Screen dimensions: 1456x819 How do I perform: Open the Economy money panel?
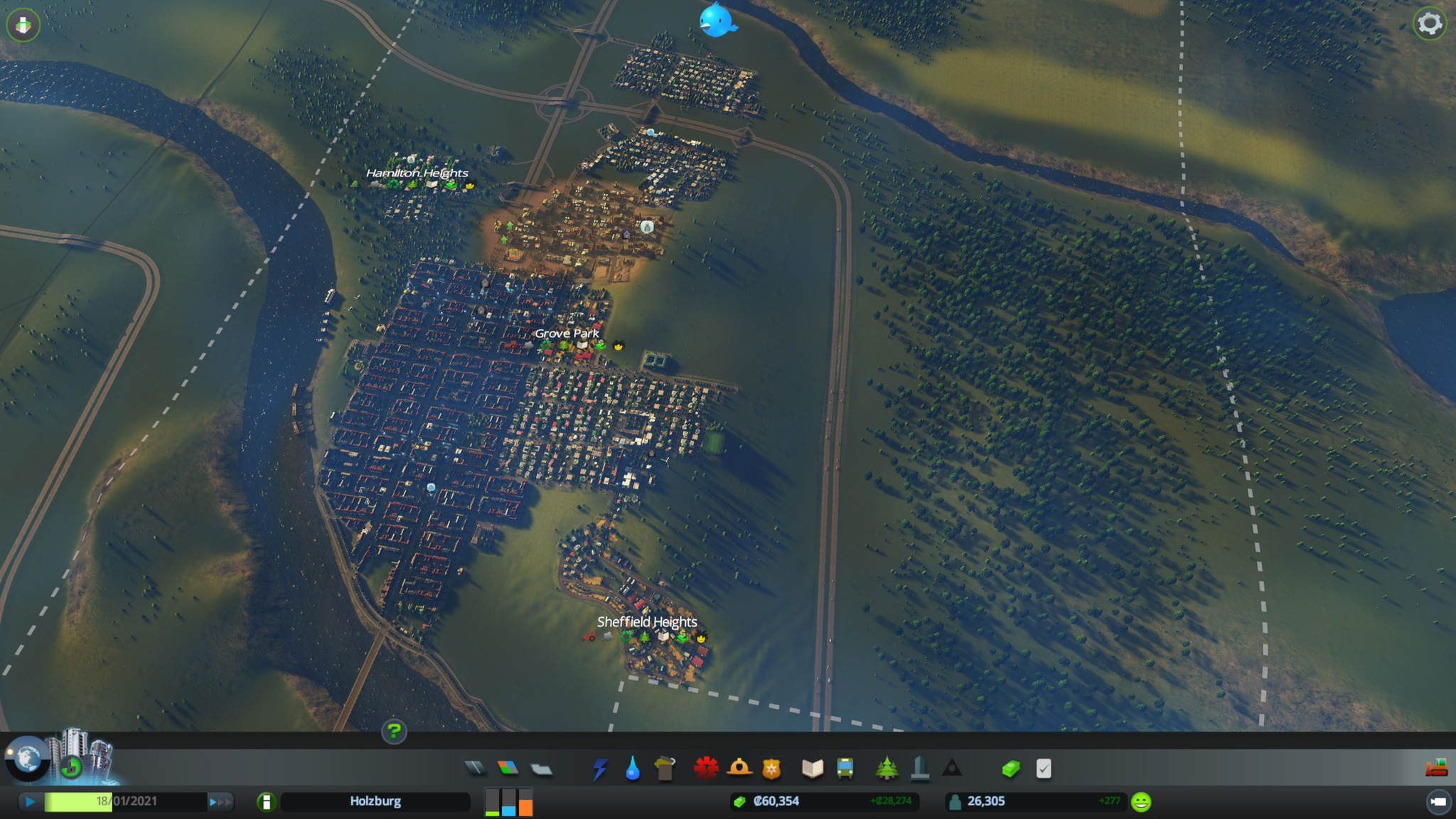click(x=1011, y=769)
